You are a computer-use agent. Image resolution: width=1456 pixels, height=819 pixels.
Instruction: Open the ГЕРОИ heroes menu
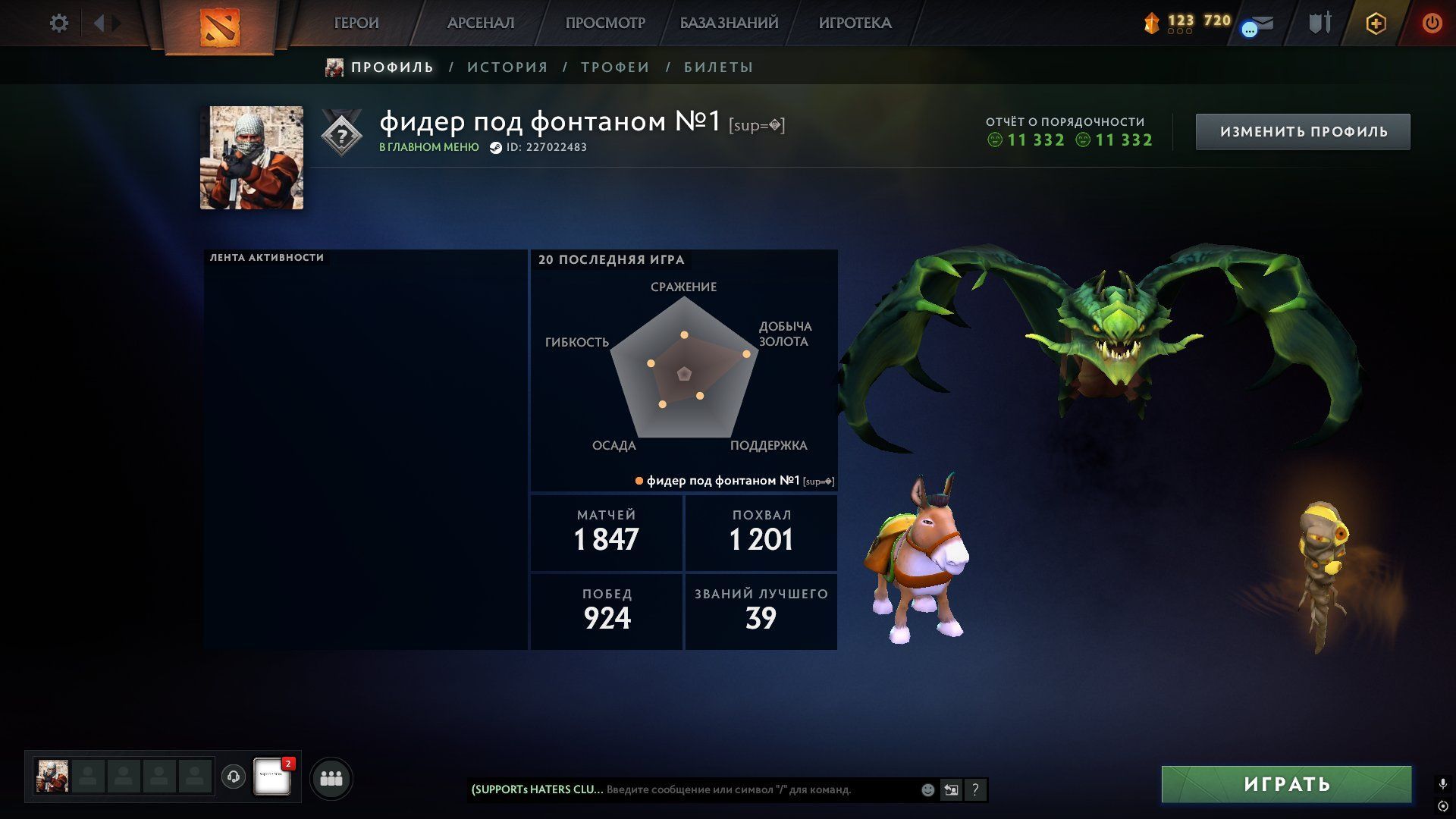click(x=356, y=24)
